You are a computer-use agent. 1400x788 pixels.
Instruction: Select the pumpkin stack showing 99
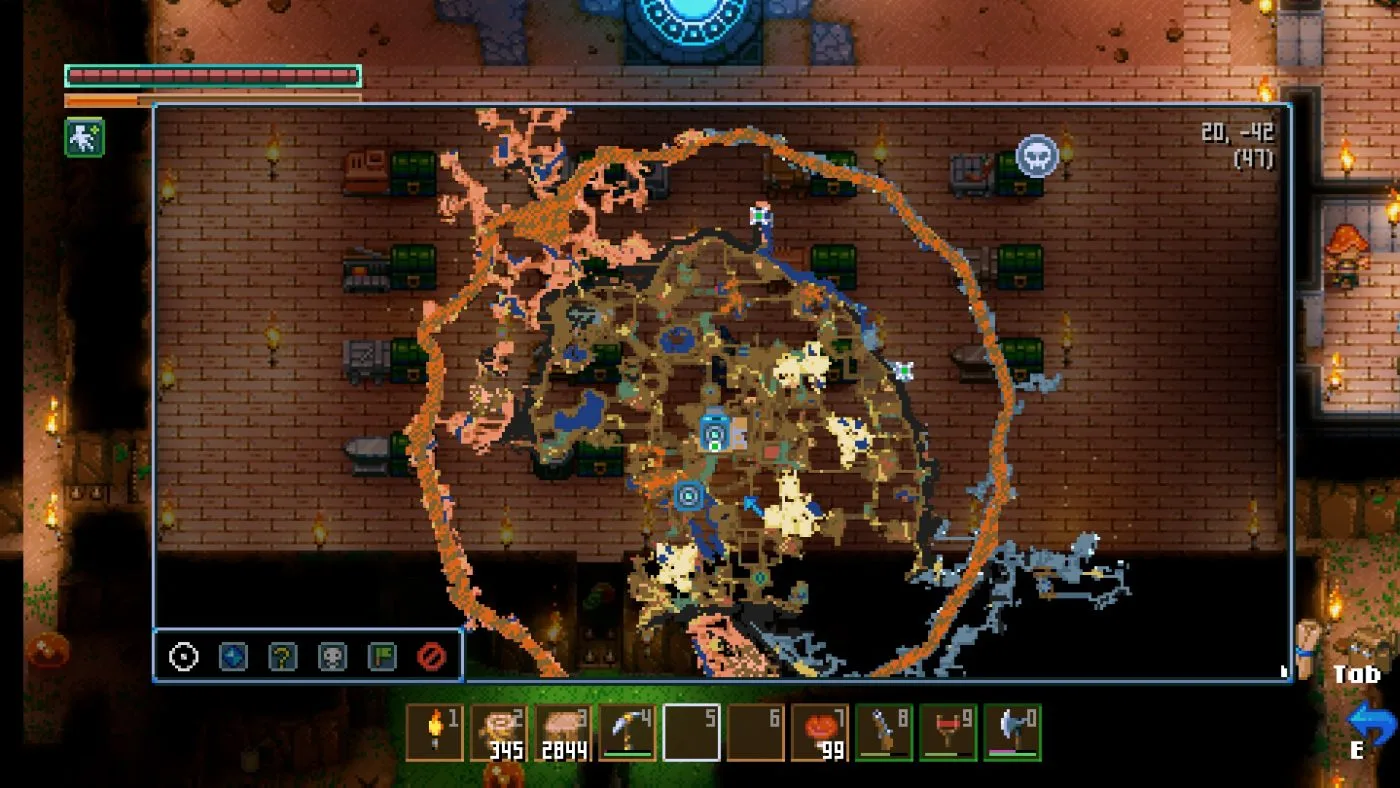point(820,733)
